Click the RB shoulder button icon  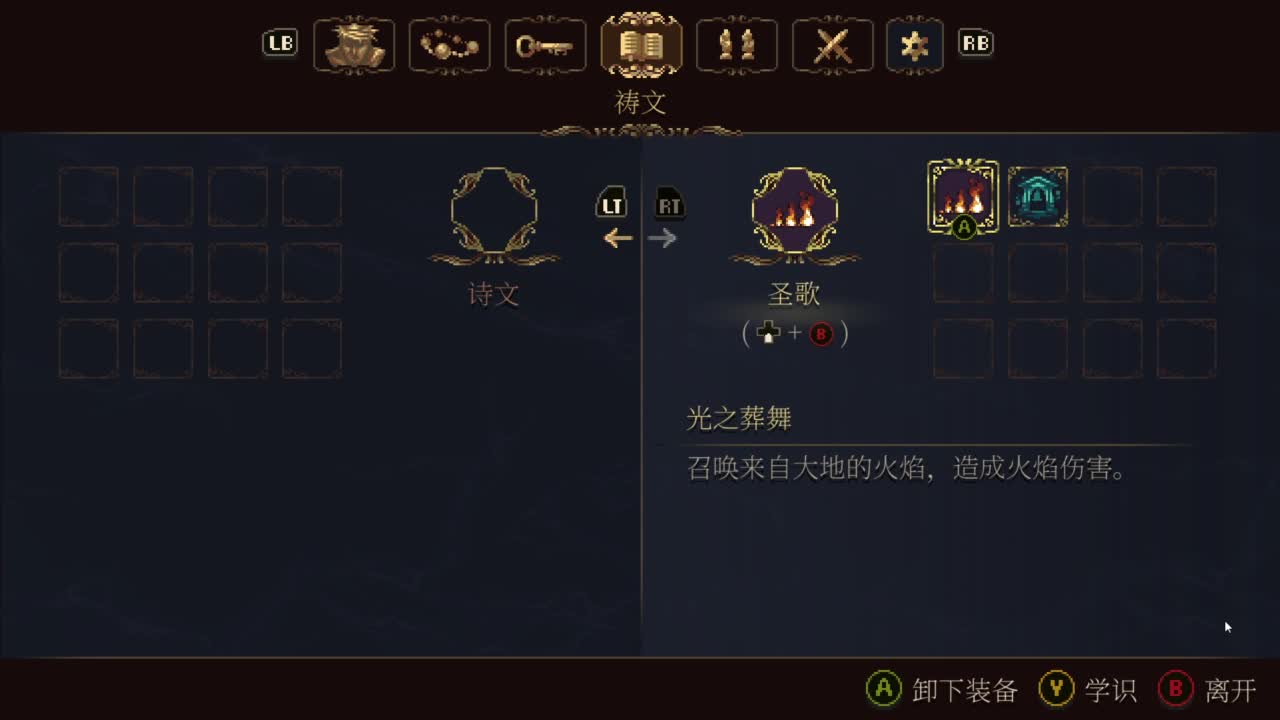pos(976,43)
